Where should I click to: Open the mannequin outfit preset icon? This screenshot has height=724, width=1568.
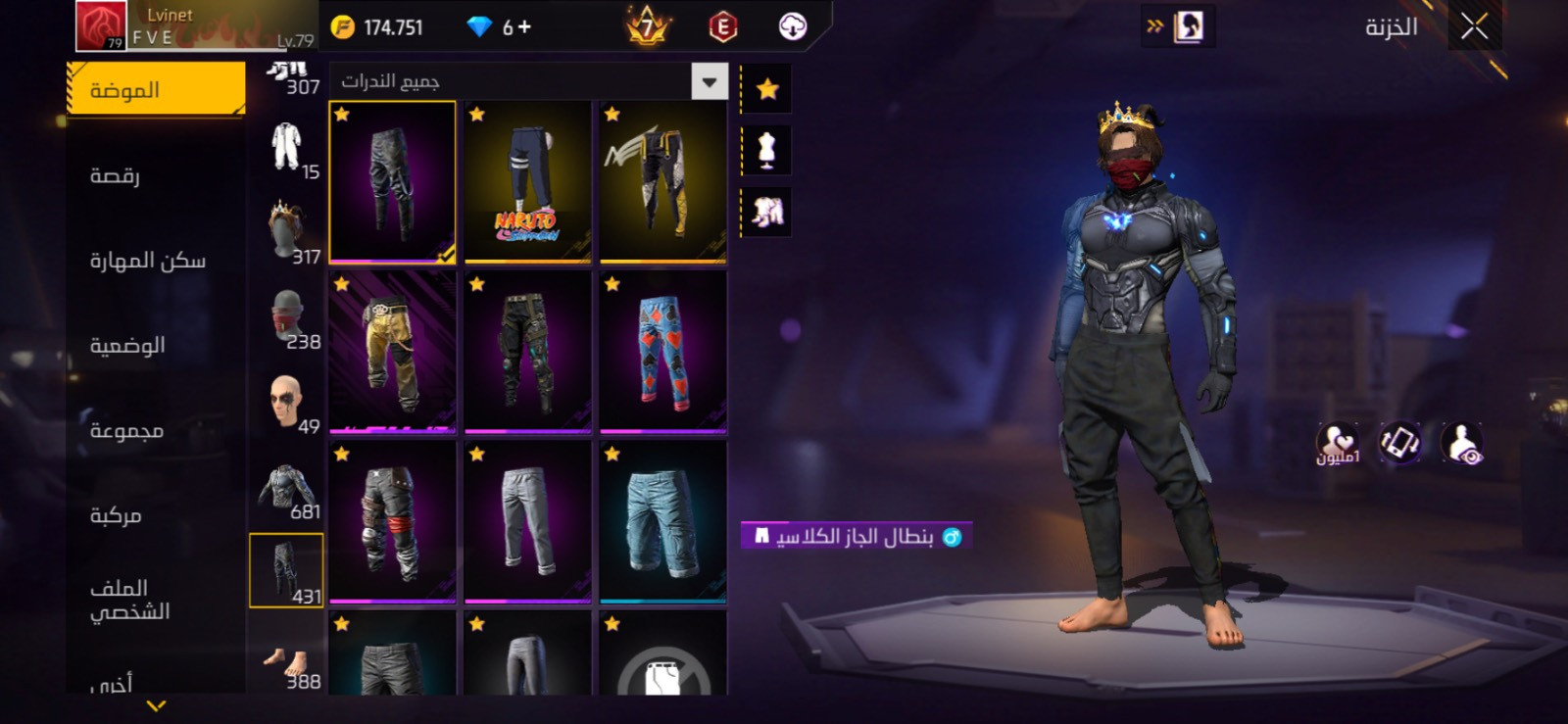[x=767, y=151]
